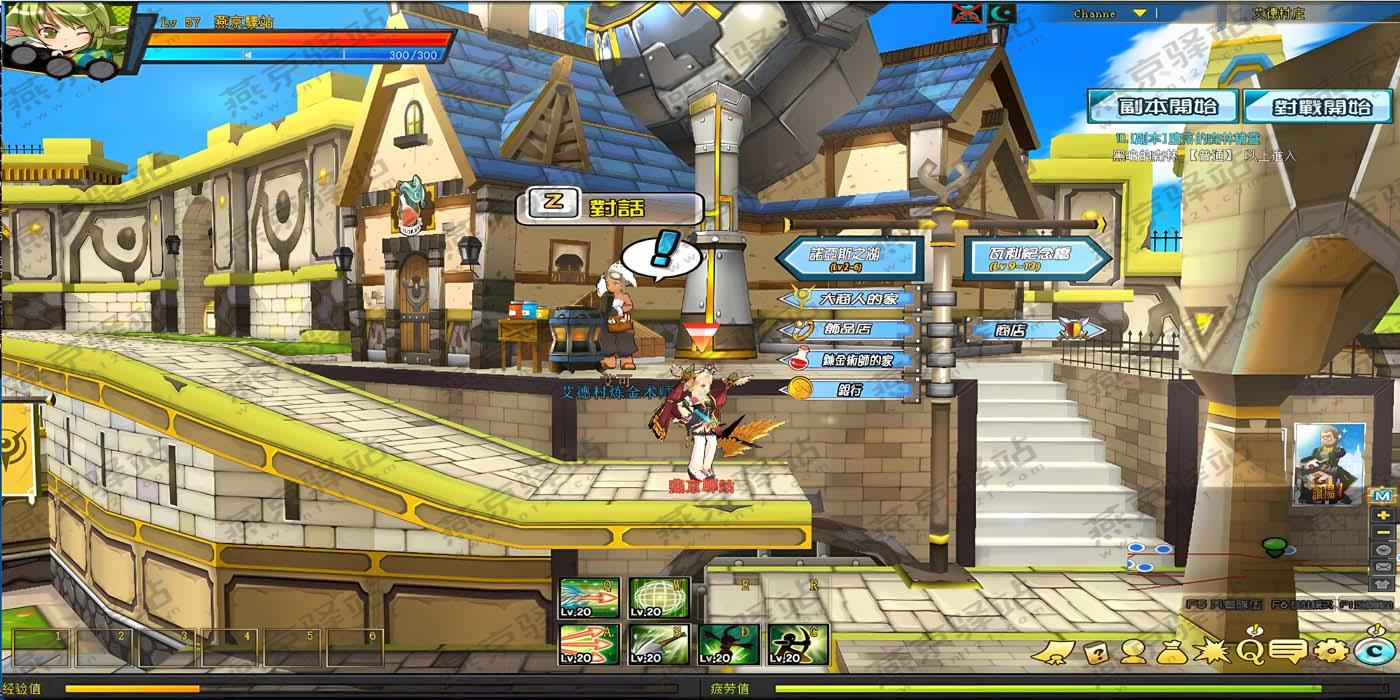The width and height of the screenshot is (1400, 700).
Task: Use the D kicking silhouette skill
Action: (729, 644)
